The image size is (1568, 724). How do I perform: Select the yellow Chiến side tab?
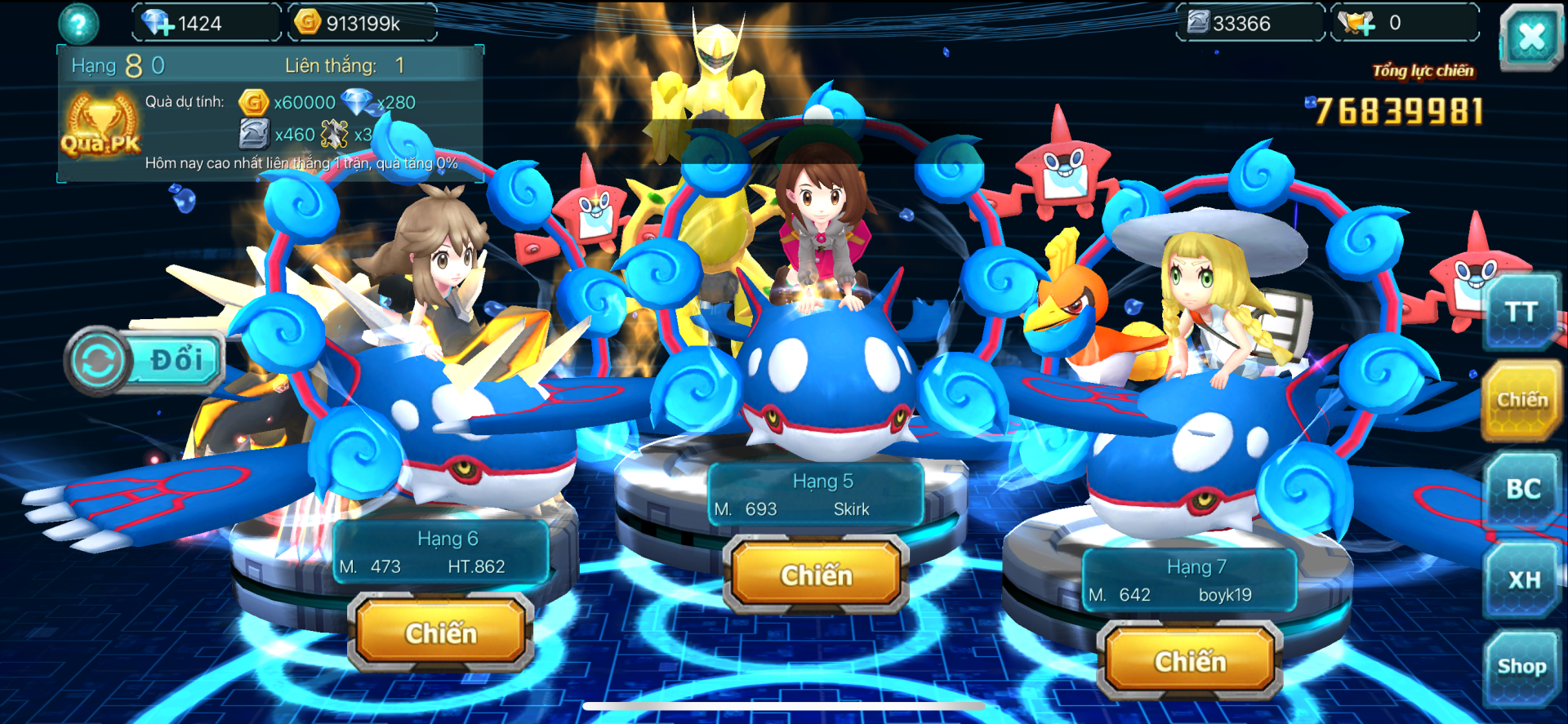(x=1522, y=400)
